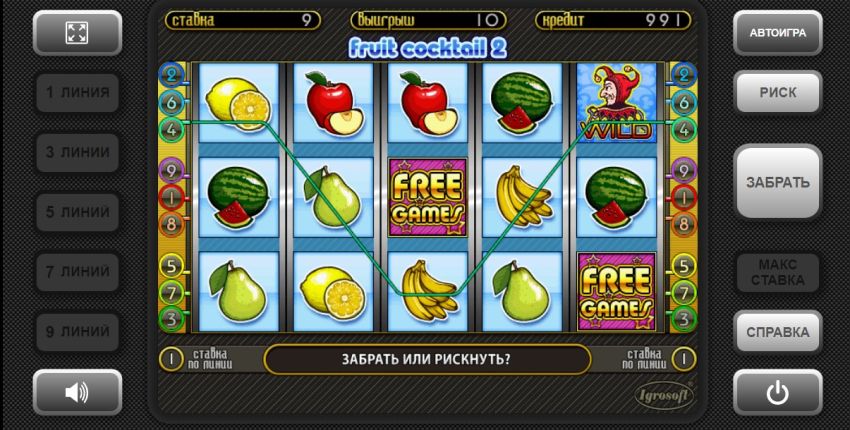Activate the 9 ЛИНИЙ button

77,331
